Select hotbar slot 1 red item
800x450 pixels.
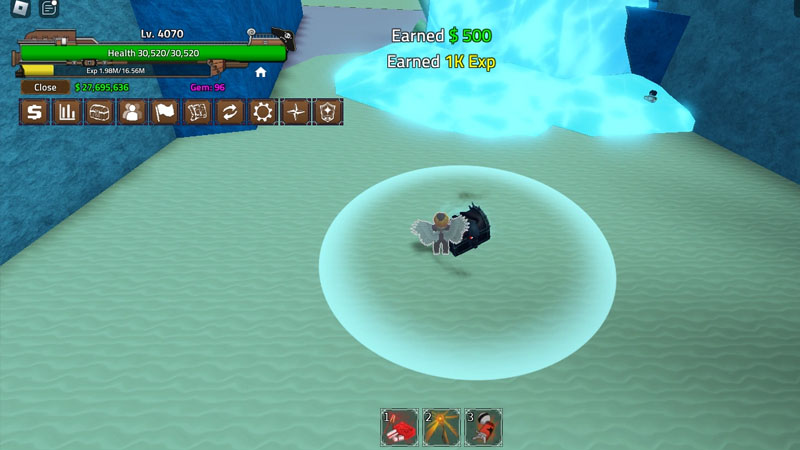pyautogui.click(x=399, y=427)
